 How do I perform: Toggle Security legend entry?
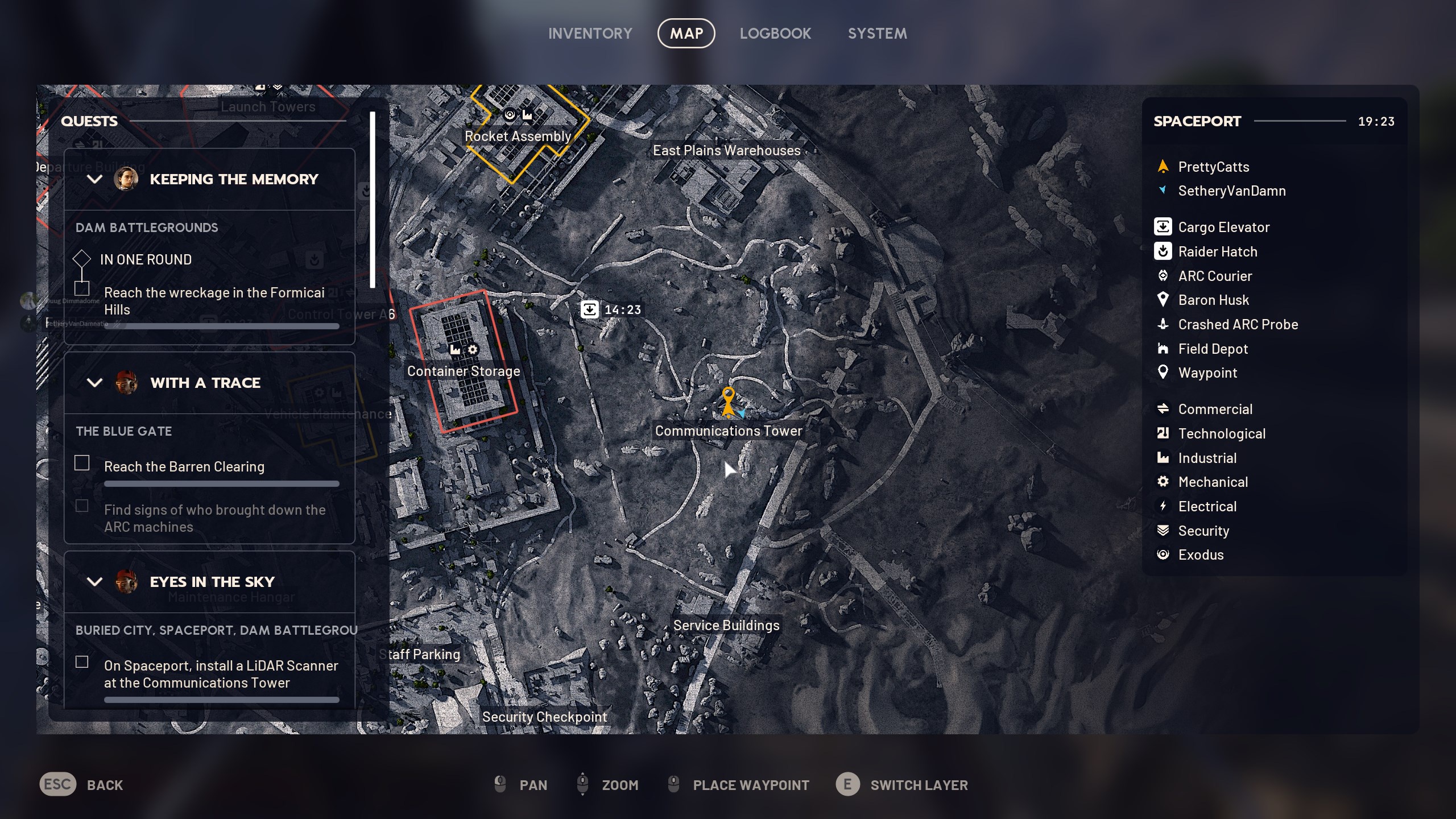[x=1203, y=531]
